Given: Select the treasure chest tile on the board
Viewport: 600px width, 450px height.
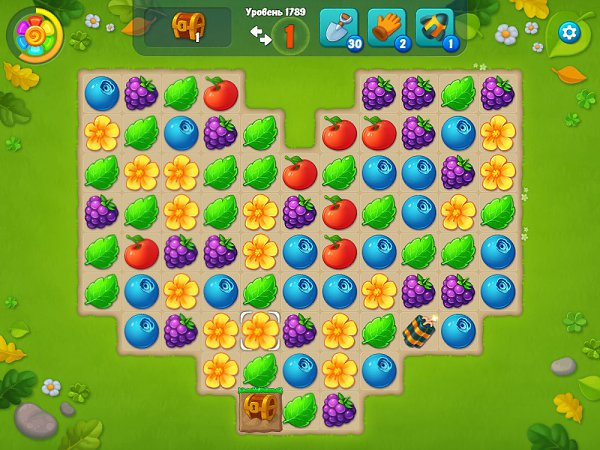Looking at the screenshot, I should tap(260, 408).
